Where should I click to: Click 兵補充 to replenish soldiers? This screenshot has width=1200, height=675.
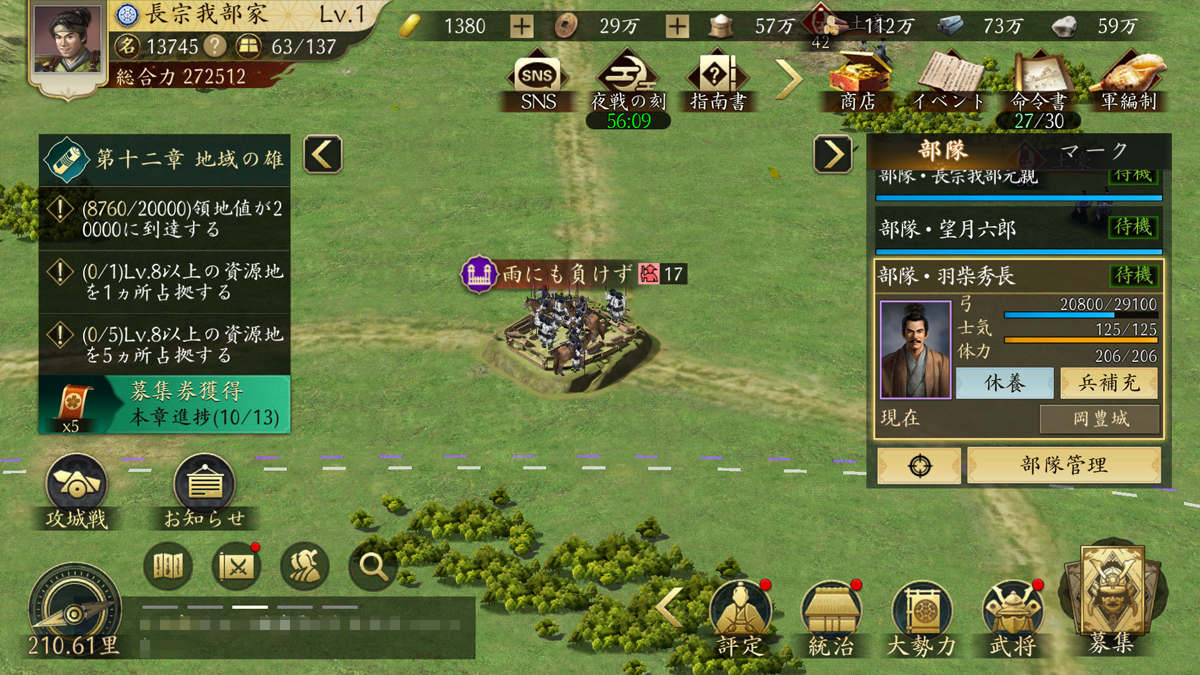(x=1108, y=384)
